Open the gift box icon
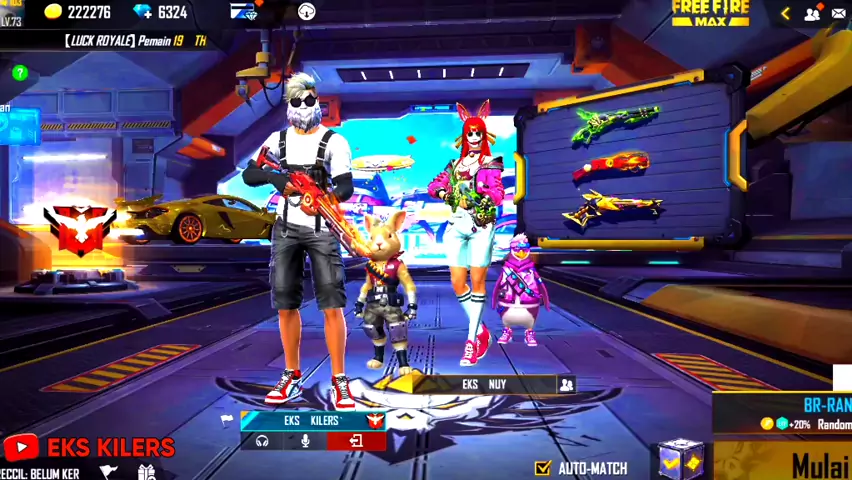The image size is (852, 480). pos(147,471)
